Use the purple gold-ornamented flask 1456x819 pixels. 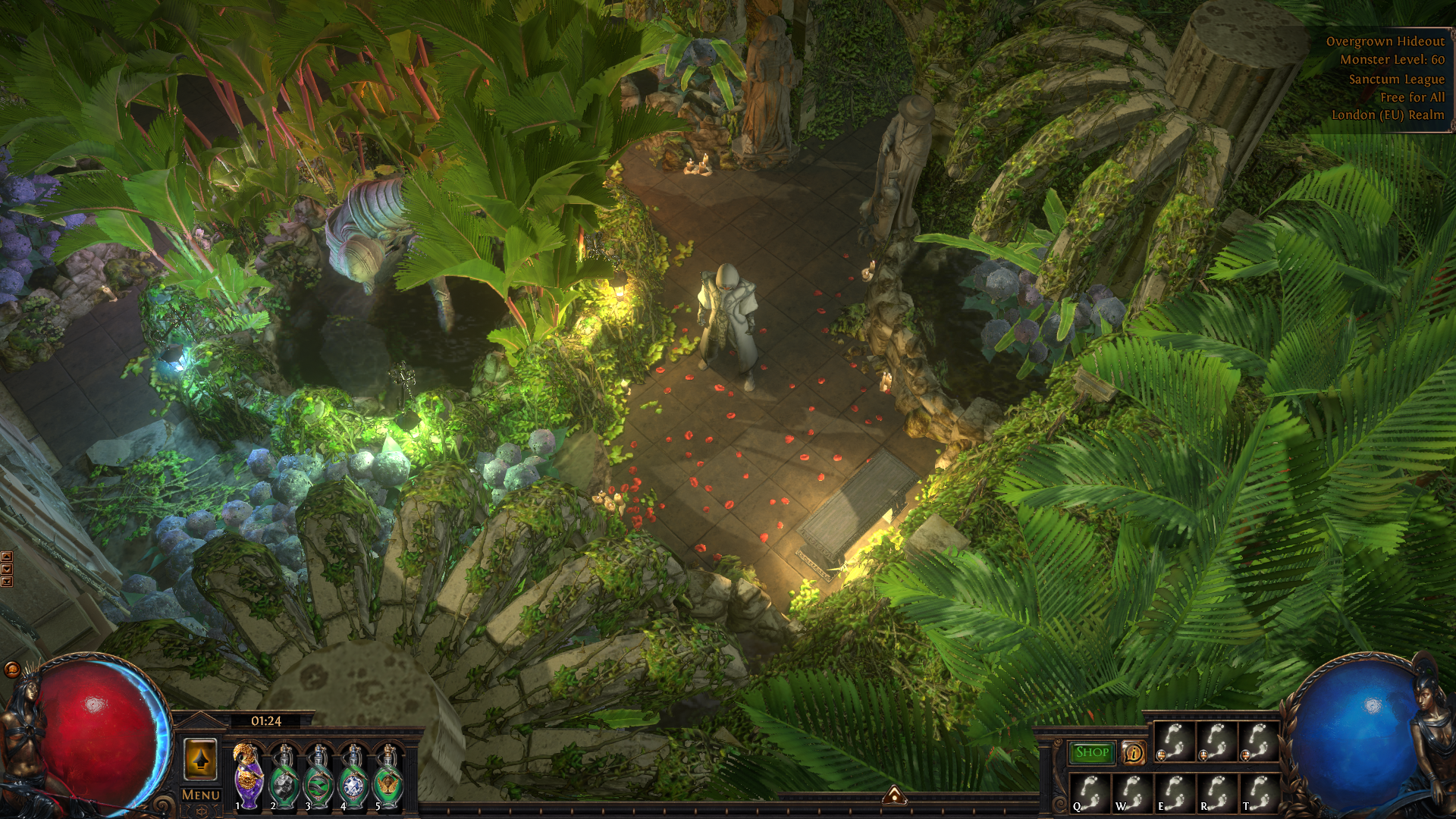pos(248,777)
